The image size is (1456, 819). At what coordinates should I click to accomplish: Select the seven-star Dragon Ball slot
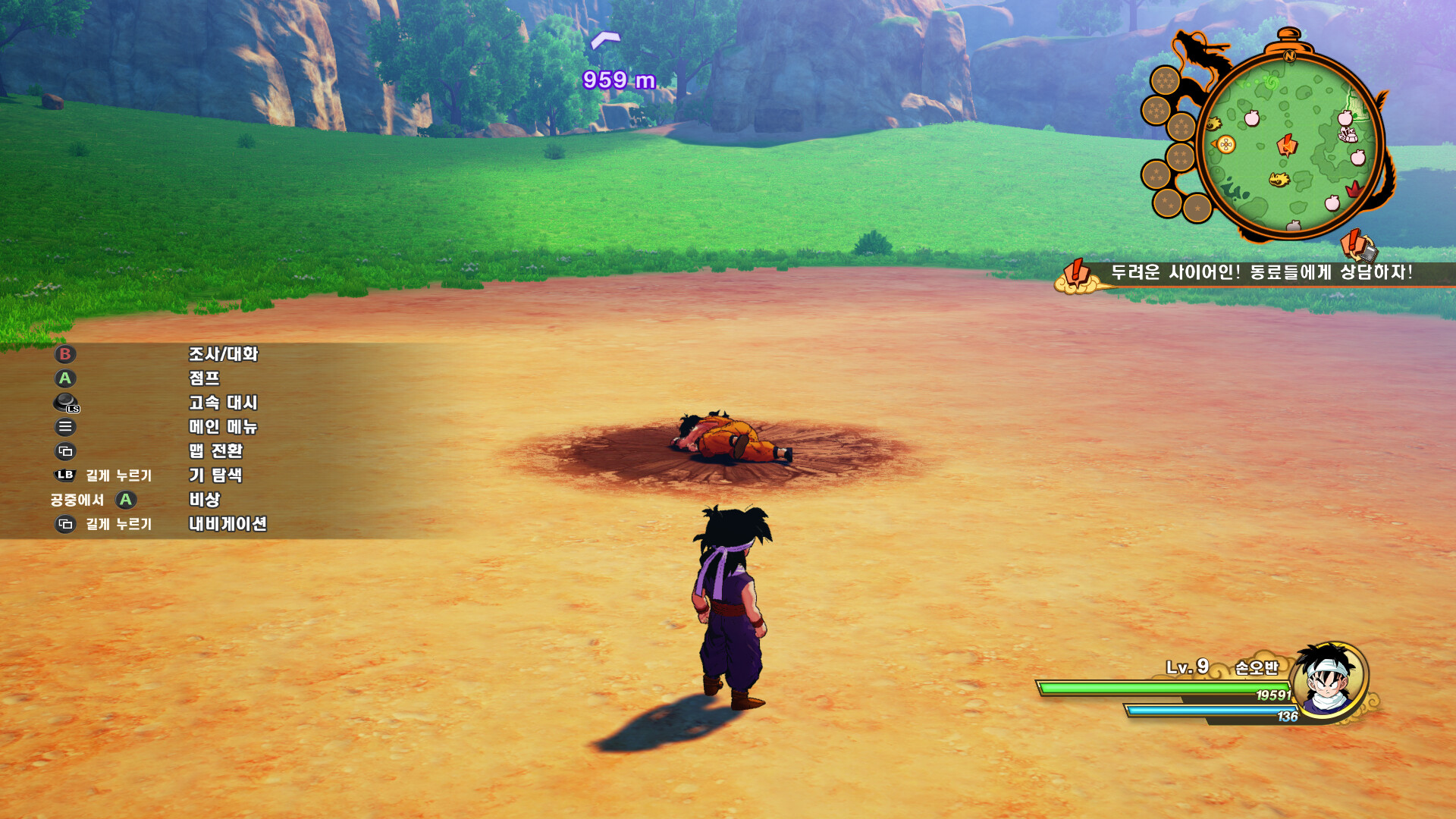click(1165, 80)
